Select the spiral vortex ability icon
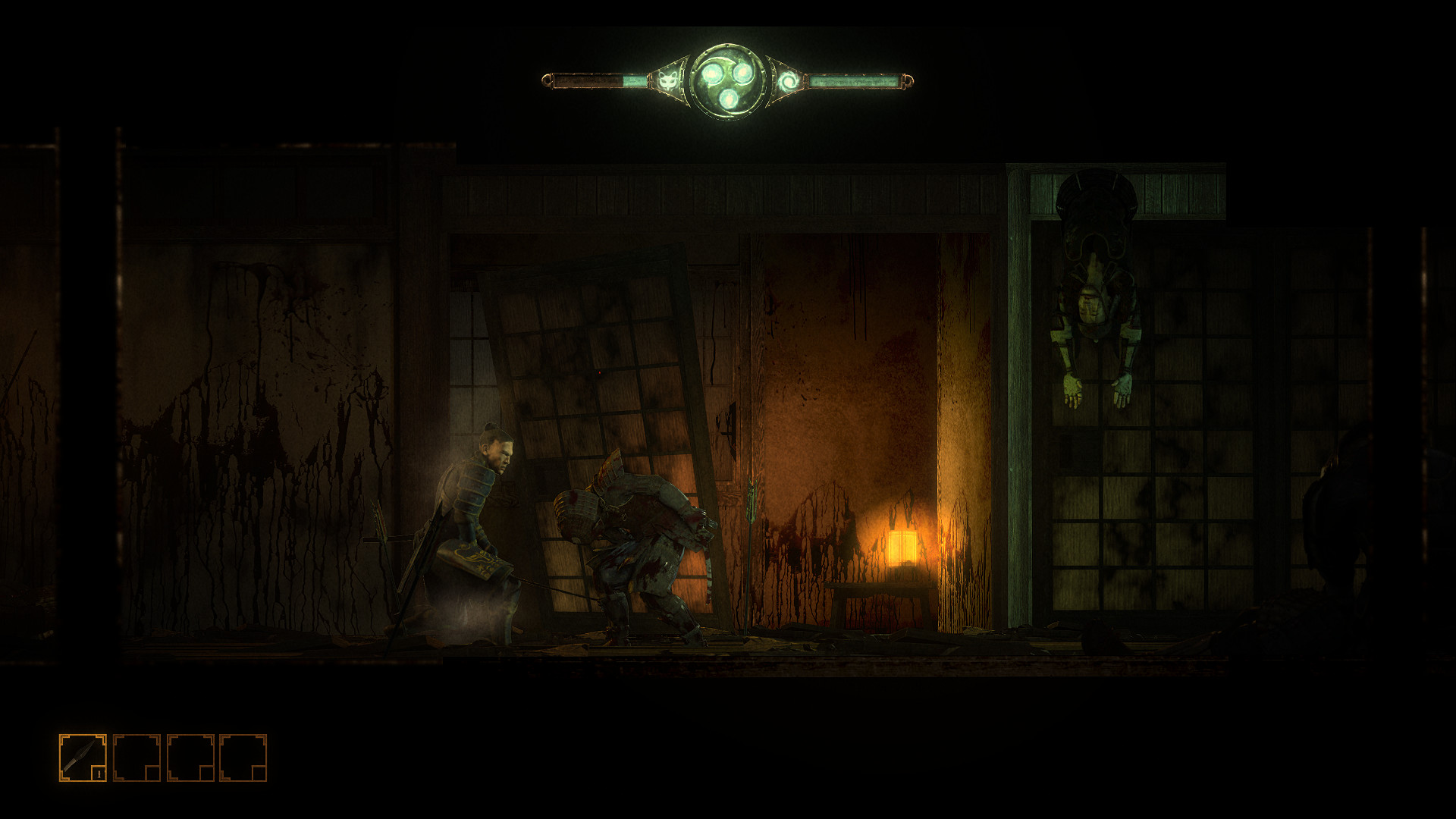 coord(789,80)
